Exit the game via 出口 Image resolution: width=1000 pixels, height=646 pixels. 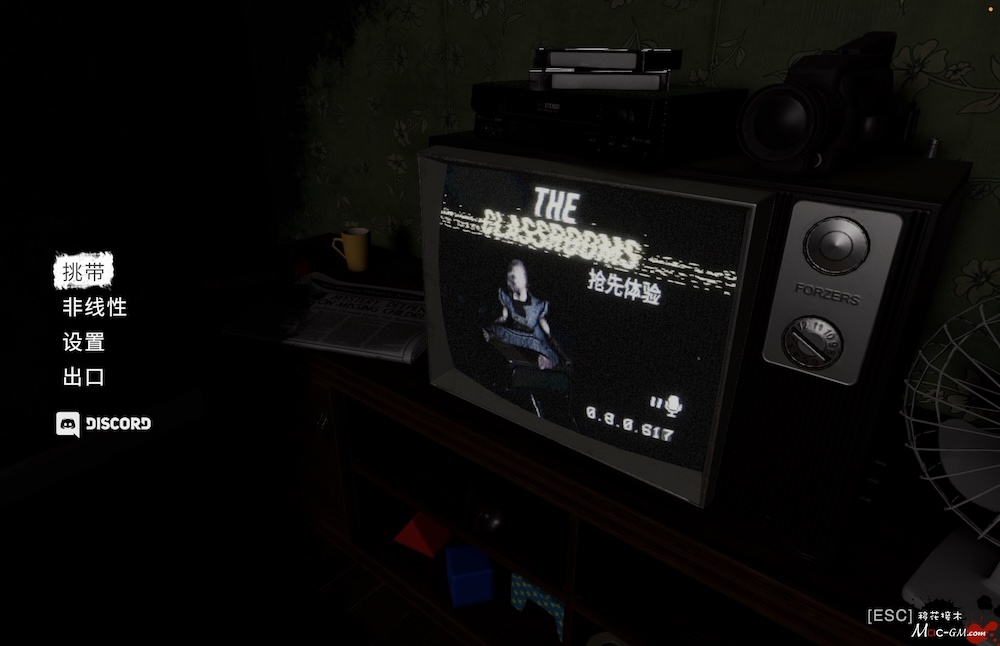(83, 377)
